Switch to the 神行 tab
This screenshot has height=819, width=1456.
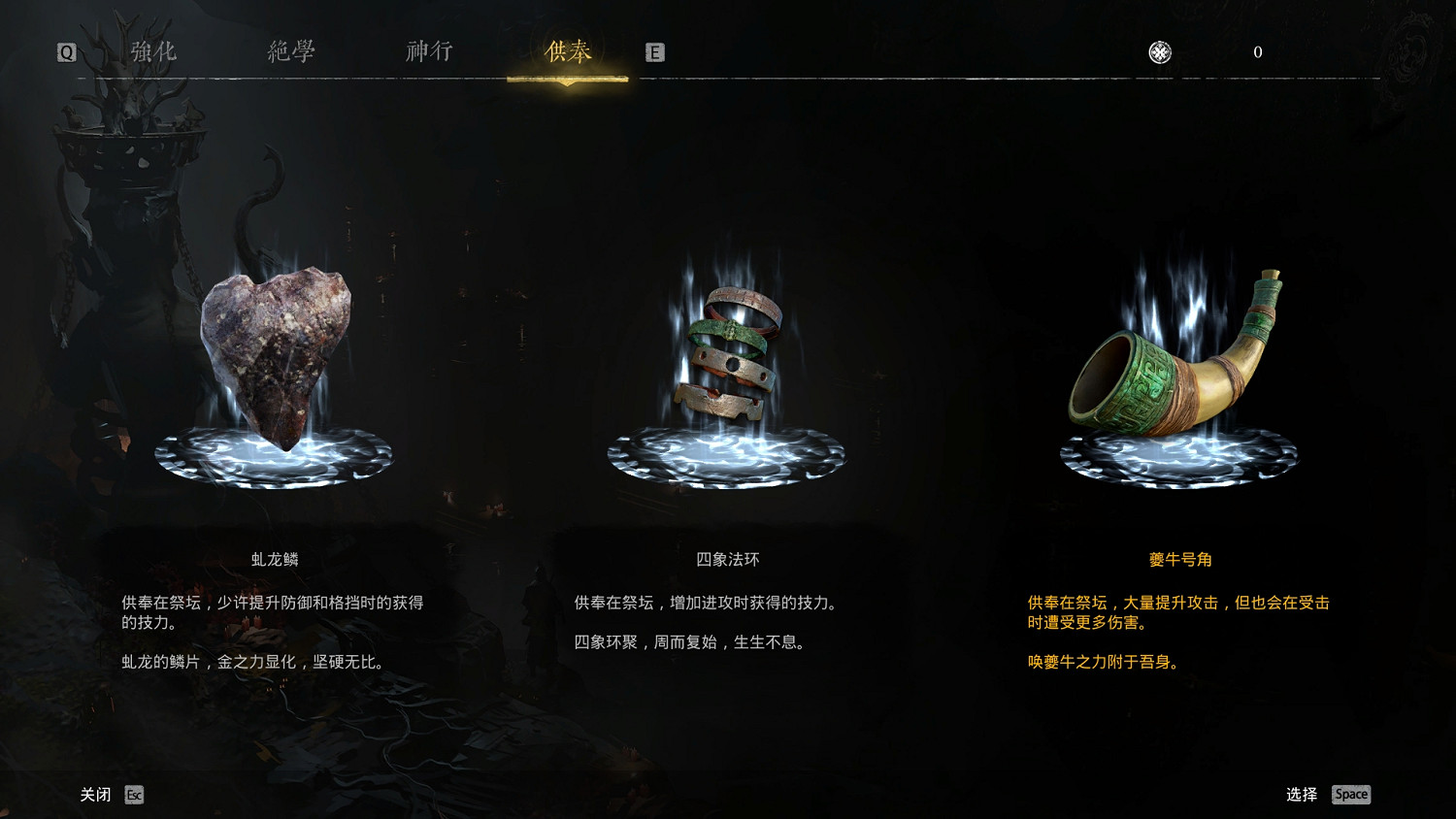click(x=427, y=50)
